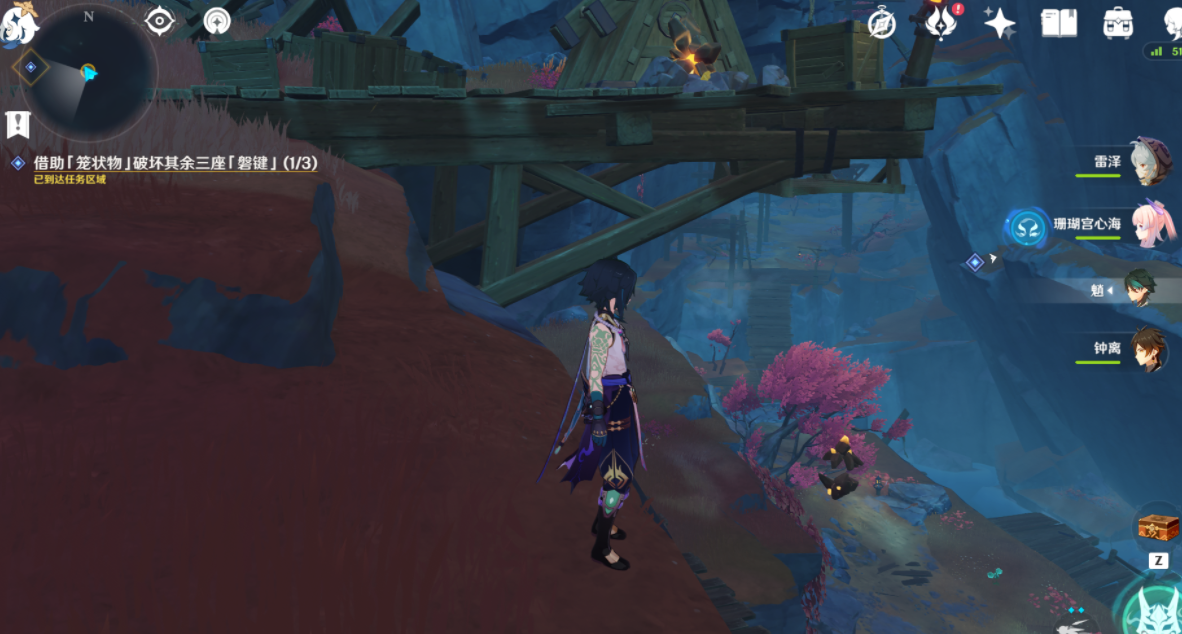The height and width of the screenshot is (634, 1182).
Task: Activate 珊瑚宫心海's blue burst icon
Action: 1026,227
